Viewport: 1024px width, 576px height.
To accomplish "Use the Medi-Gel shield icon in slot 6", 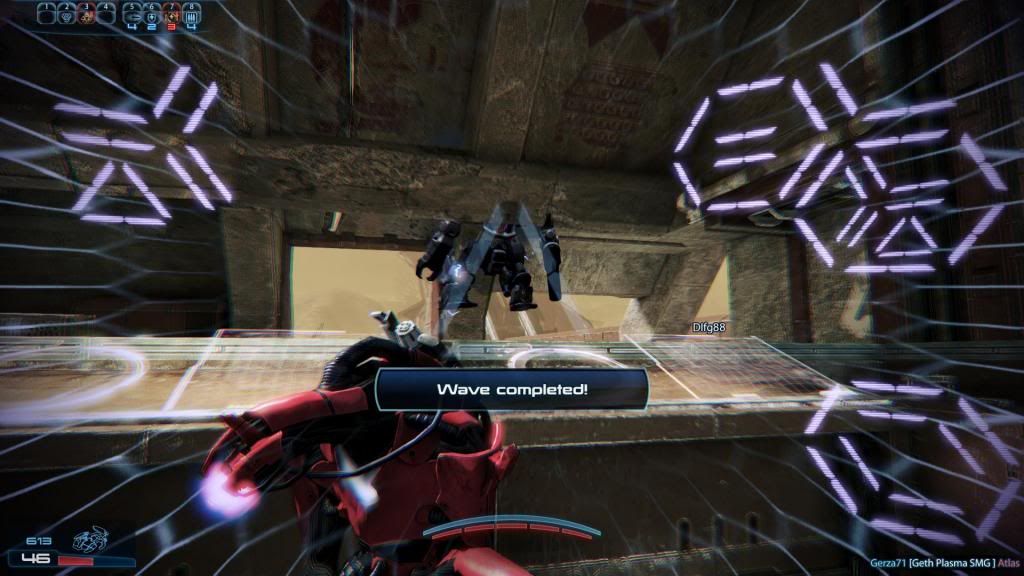I will pos(152,15).
